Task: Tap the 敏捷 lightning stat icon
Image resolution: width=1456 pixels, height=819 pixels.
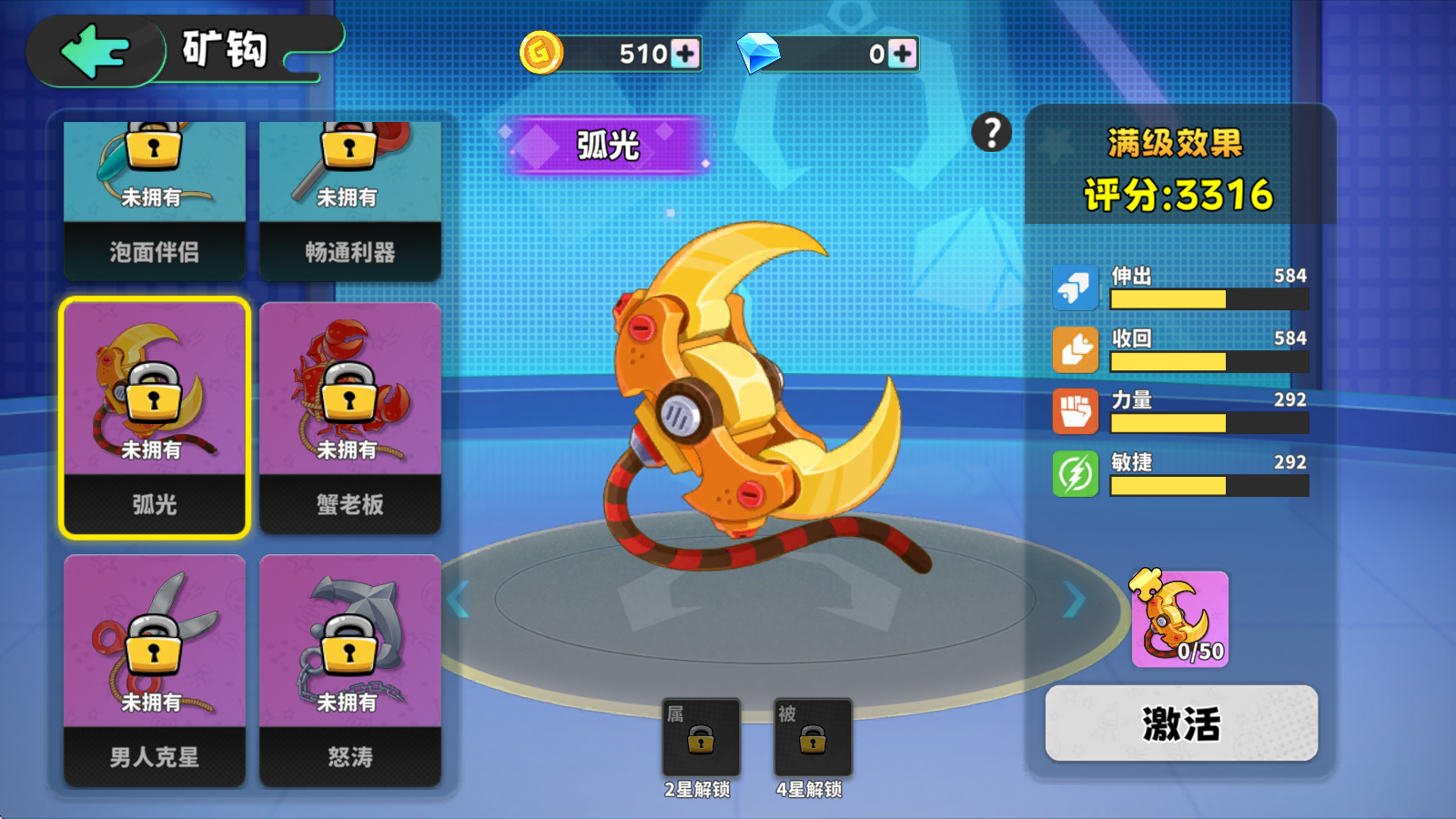Action: click(x=1075, y=472)
